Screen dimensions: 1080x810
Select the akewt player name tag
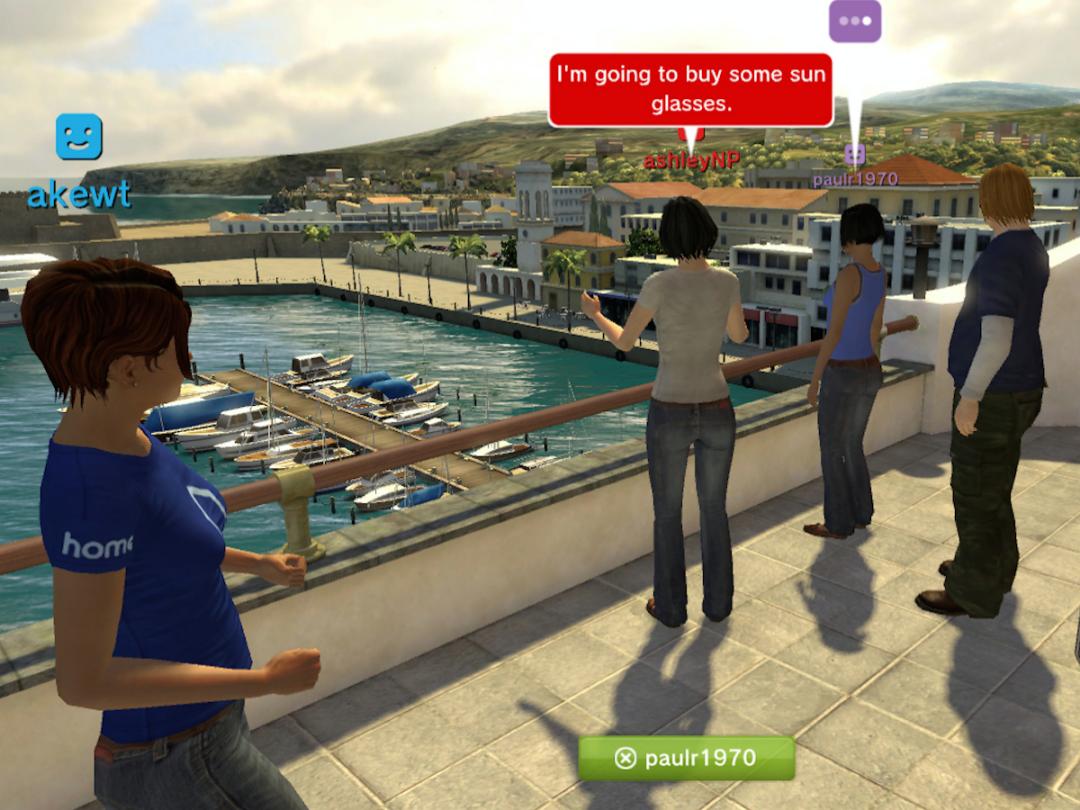(x=79, y=195)
